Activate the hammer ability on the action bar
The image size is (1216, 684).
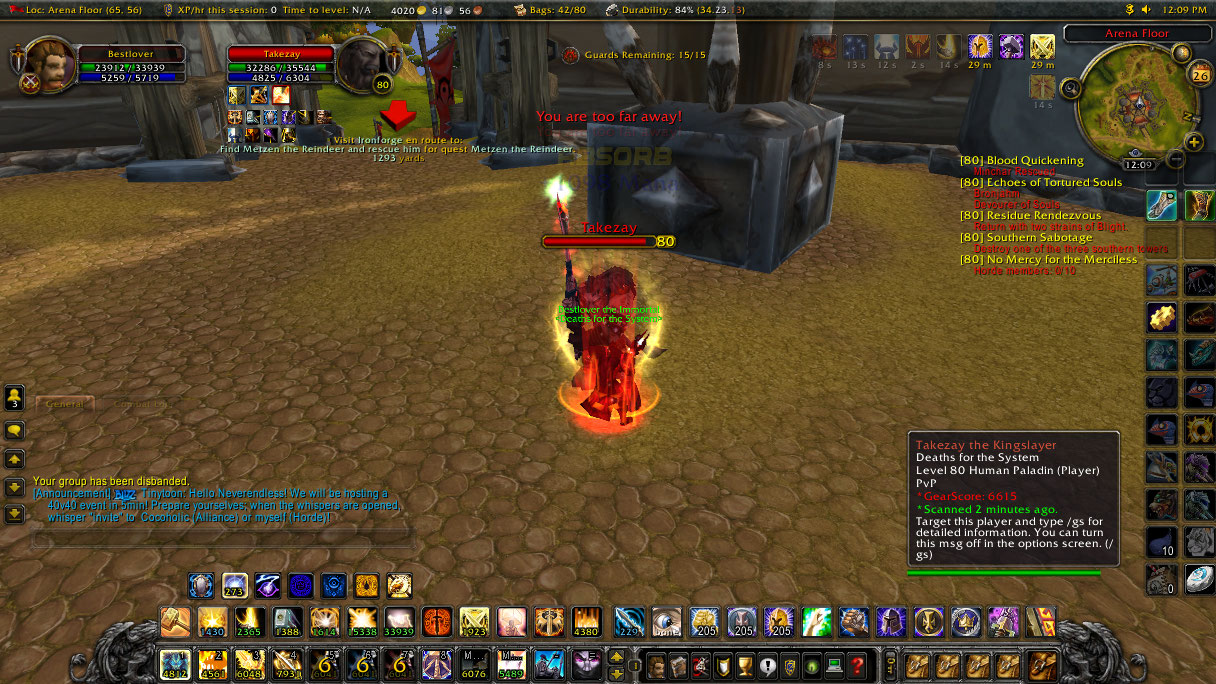175,622
